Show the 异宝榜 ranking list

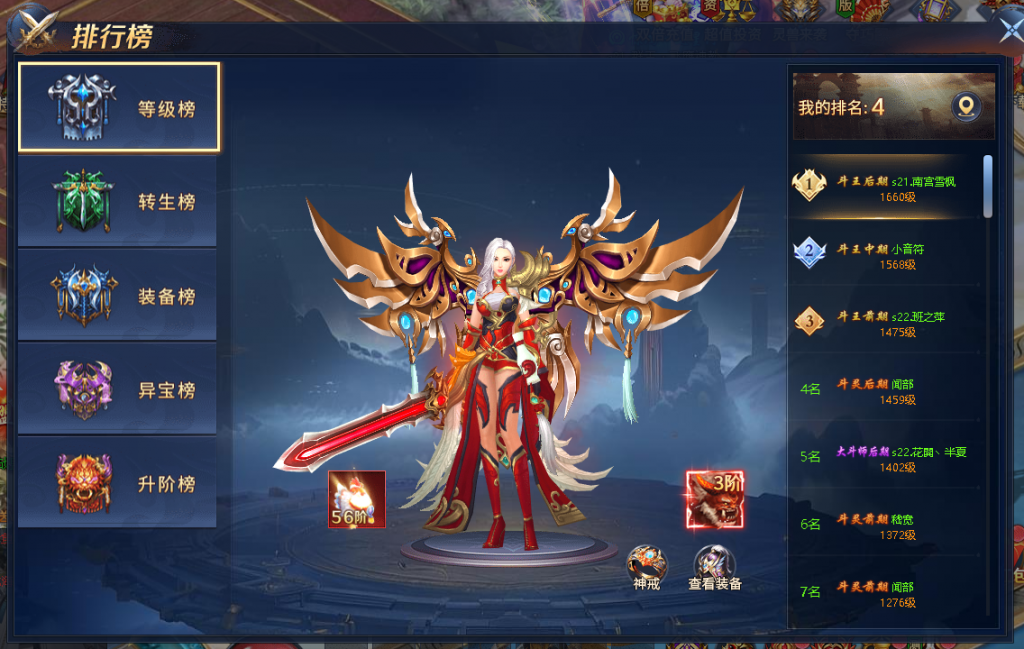click(118, 390)
